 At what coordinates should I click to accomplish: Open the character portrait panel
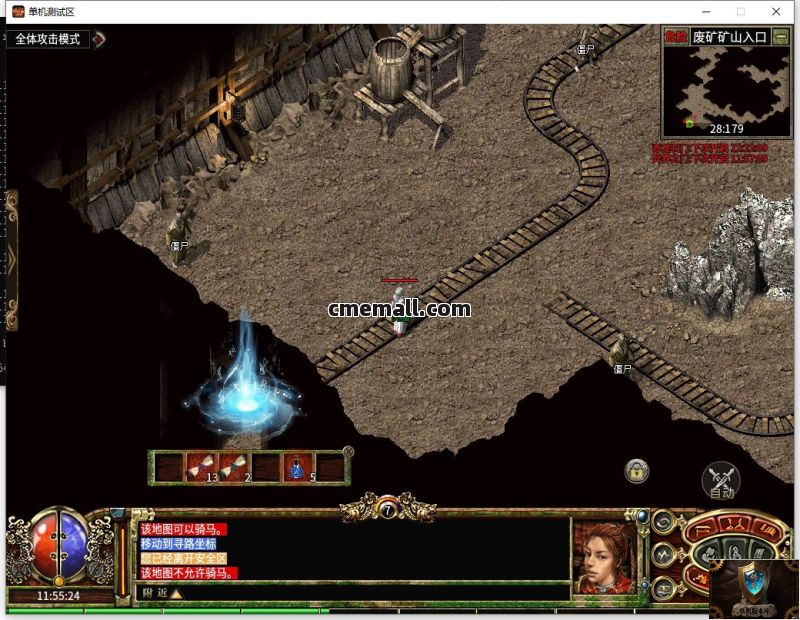point(603,557)
